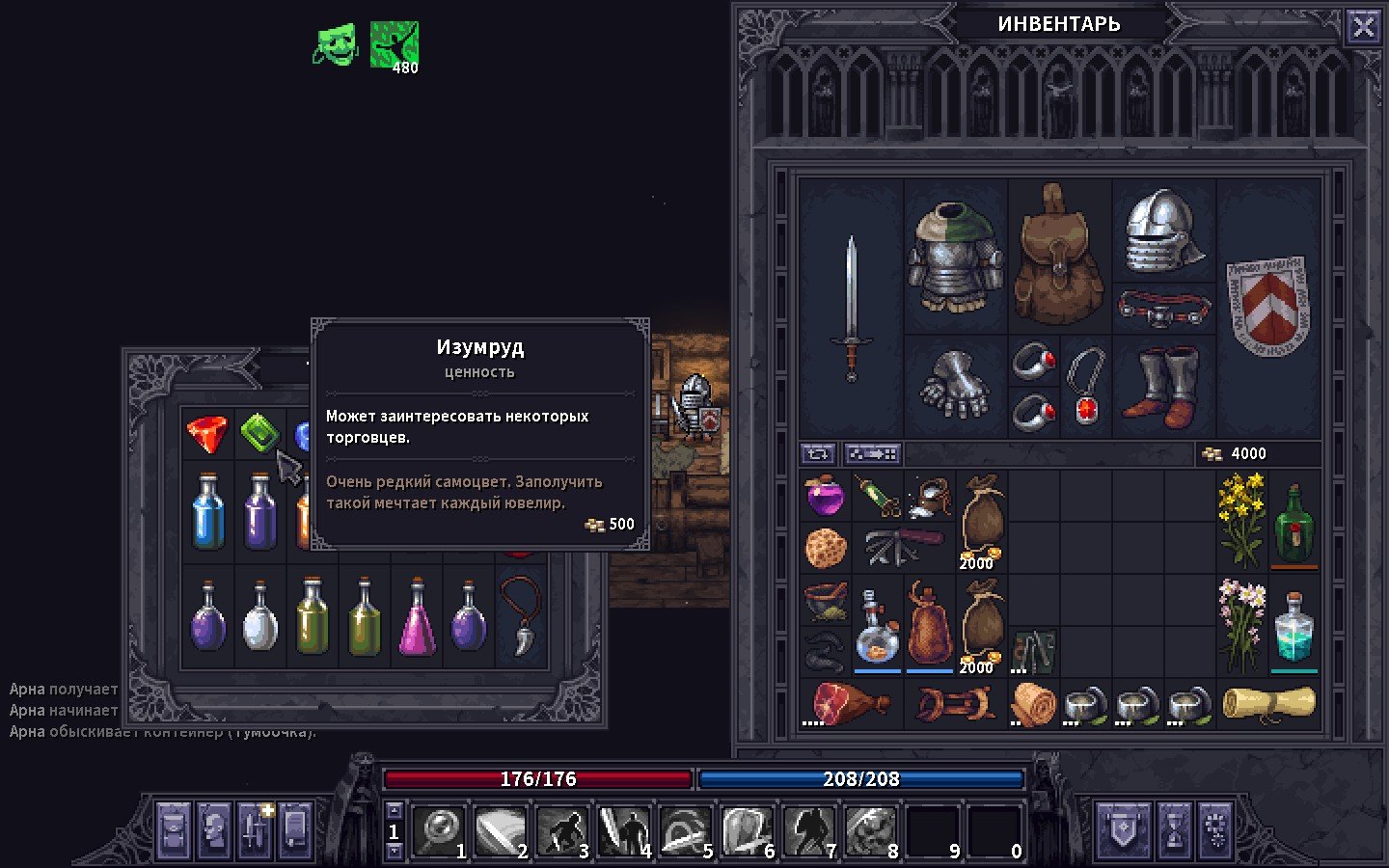Select the equipped steel gauntlets
1389x868 pixels.
pos(955,386)
